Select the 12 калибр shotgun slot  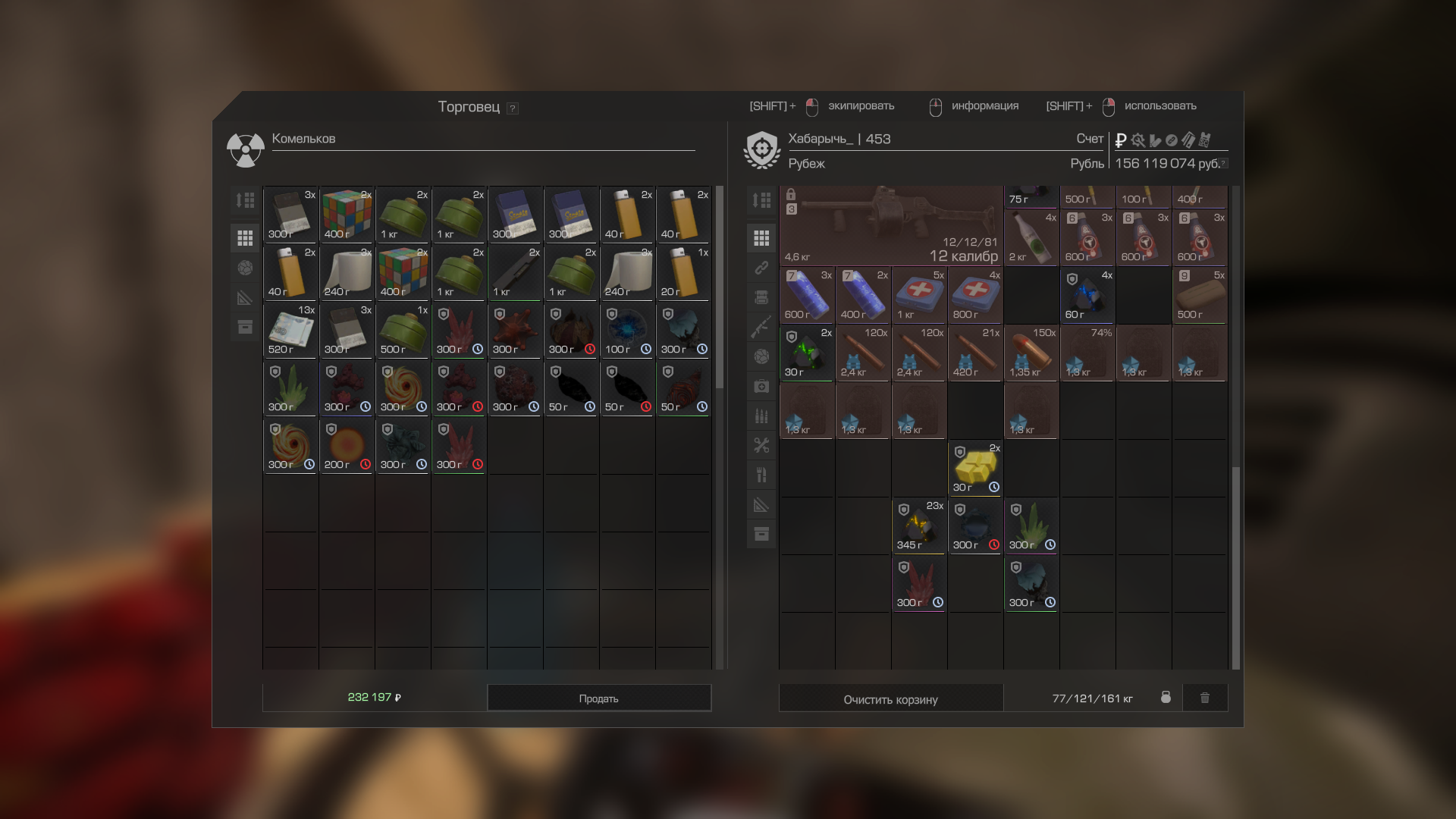[892, 226]
